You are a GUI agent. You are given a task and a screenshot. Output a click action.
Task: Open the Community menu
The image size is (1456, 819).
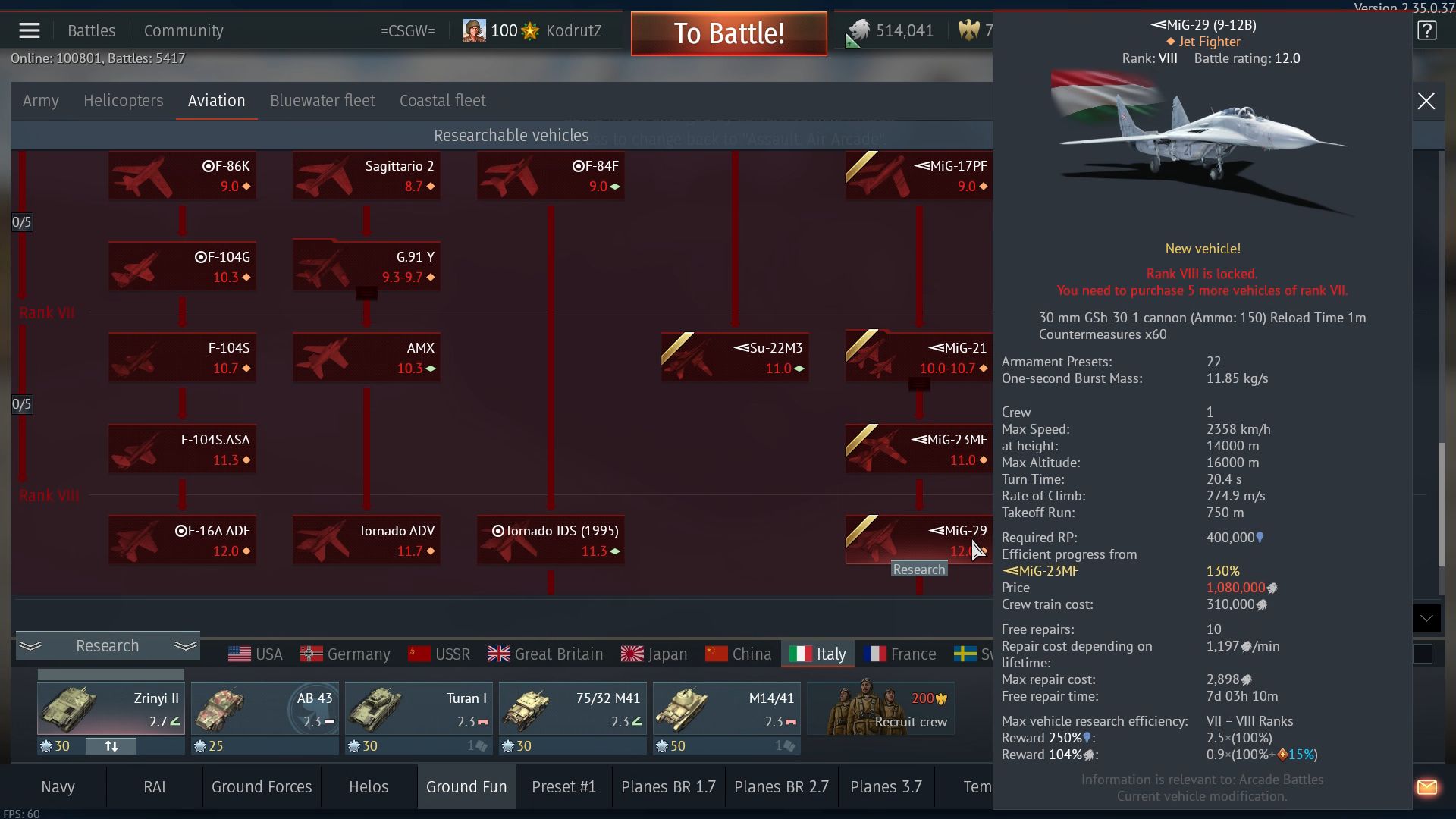[184, 31]
